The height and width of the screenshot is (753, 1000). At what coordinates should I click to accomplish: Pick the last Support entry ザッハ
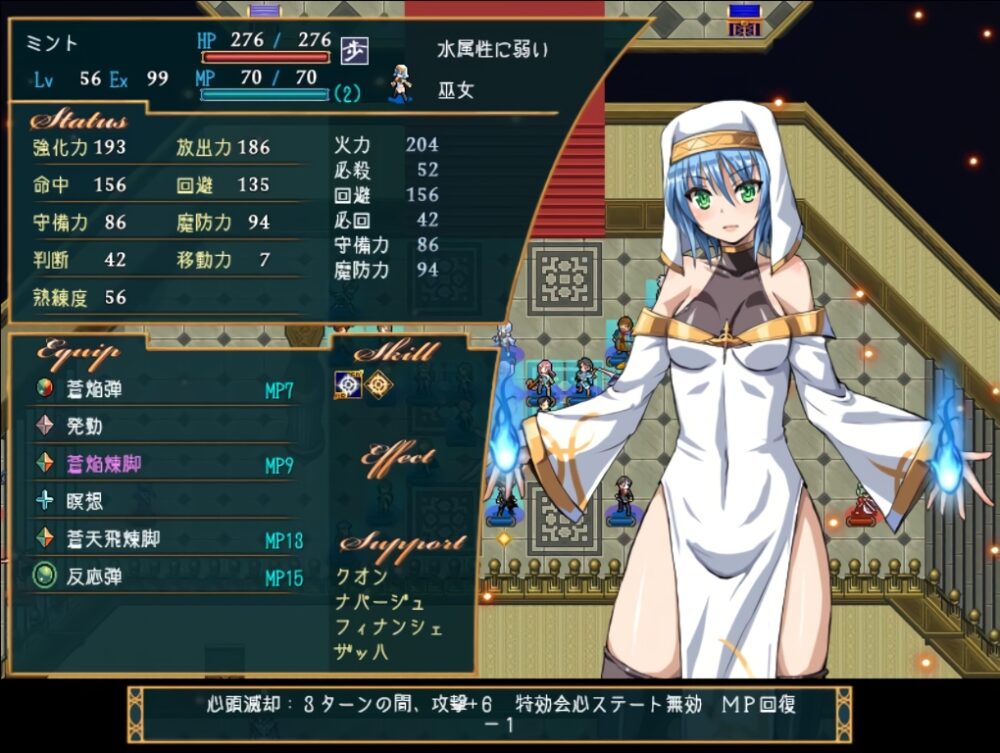362,653
